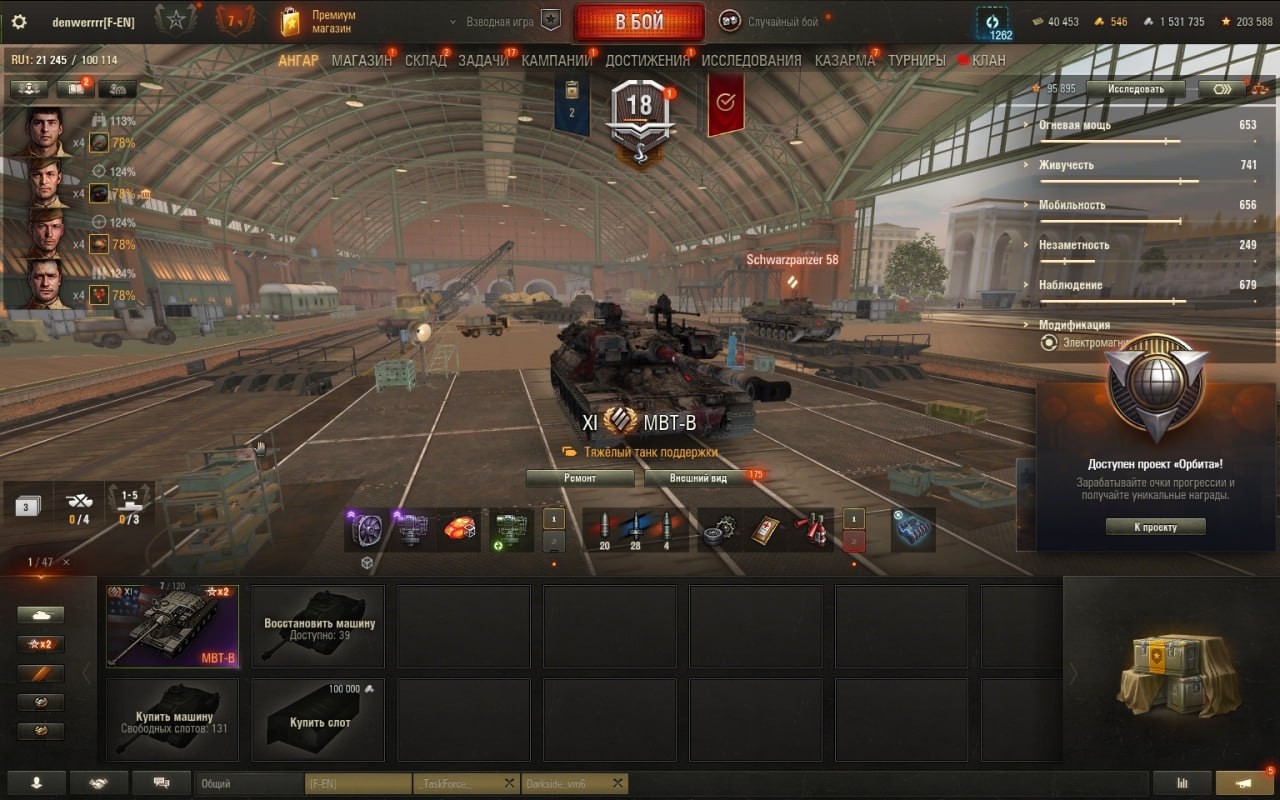This screenshot has width=1280, height=800.
Task: Switch to the МАГАЗИН tab
Action: coord(361,61)
